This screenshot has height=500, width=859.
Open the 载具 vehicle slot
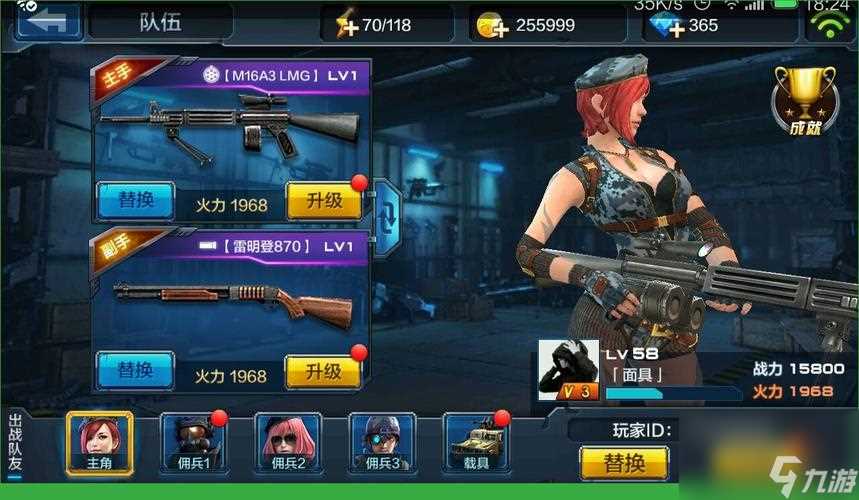tap(476, 441)
